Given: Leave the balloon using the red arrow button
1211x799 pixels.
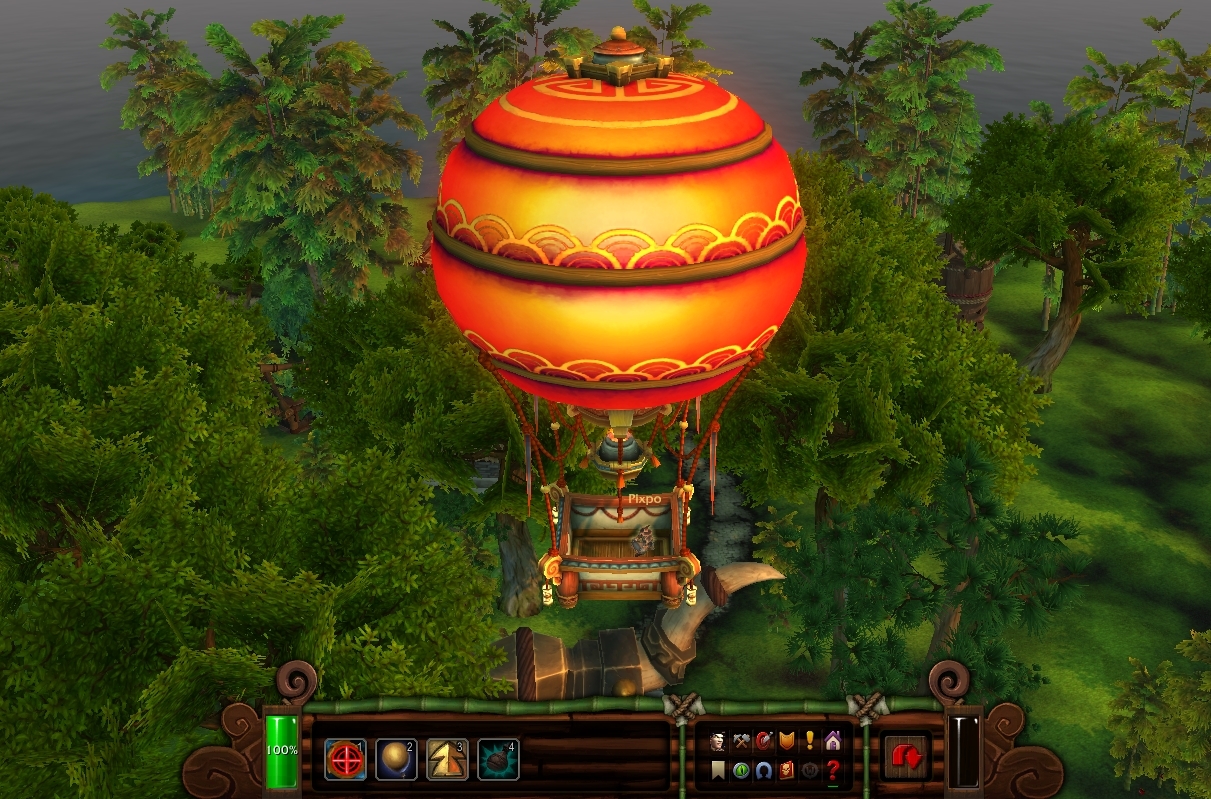Looking at the screenshot, I should point(908,758).
